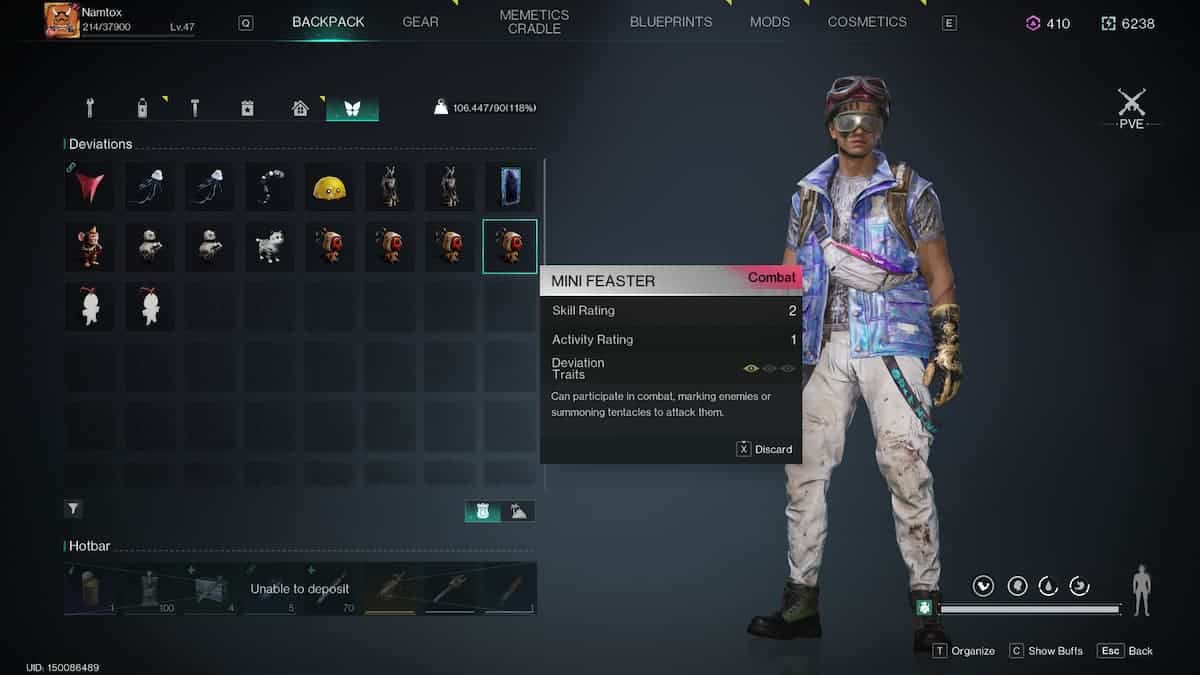Choose the blue portrait card deviation
1200x675 pixels.
point(510,187)
